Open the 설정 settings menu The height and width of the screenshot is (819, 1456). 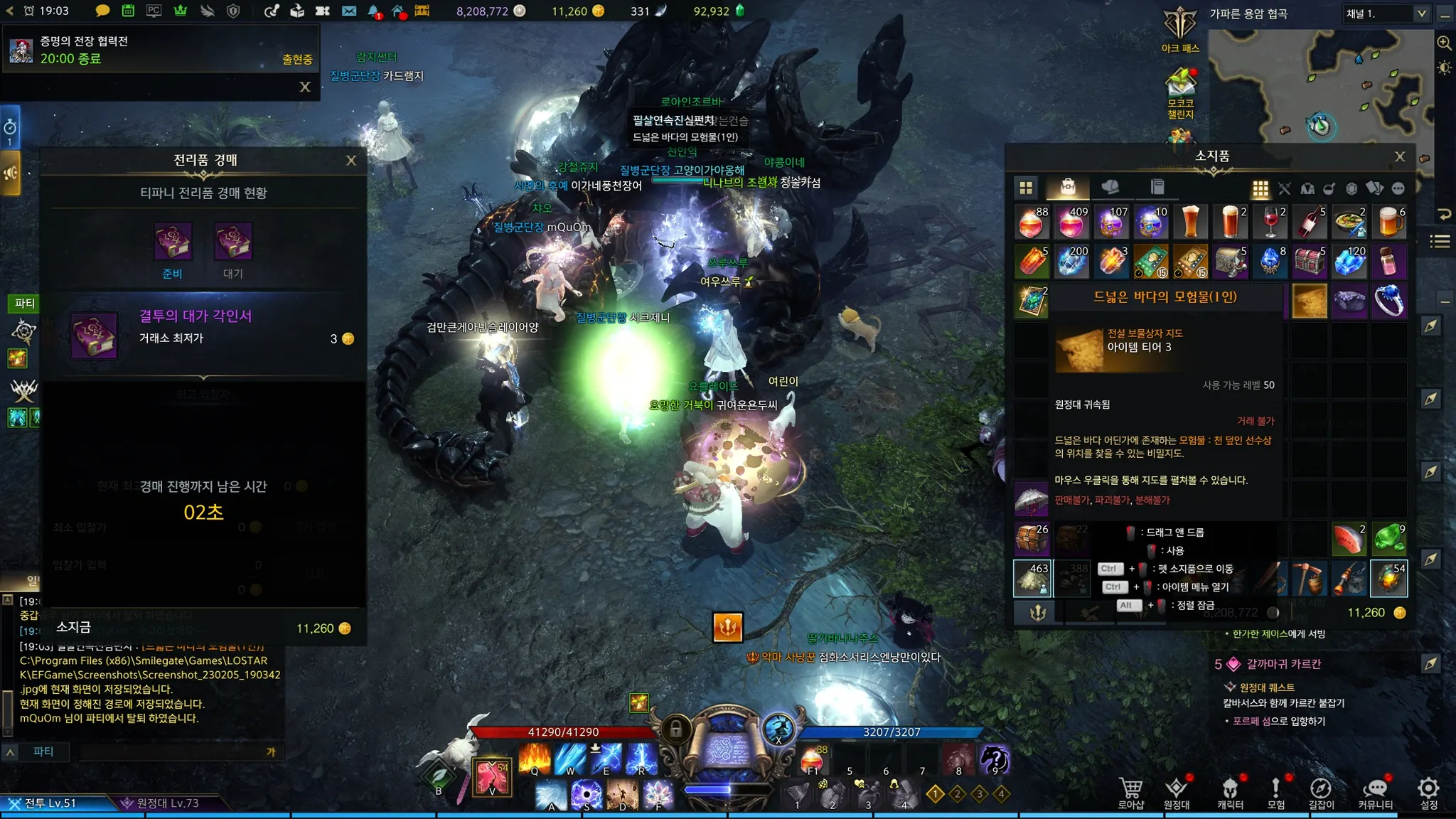[x=1429, y=793]
